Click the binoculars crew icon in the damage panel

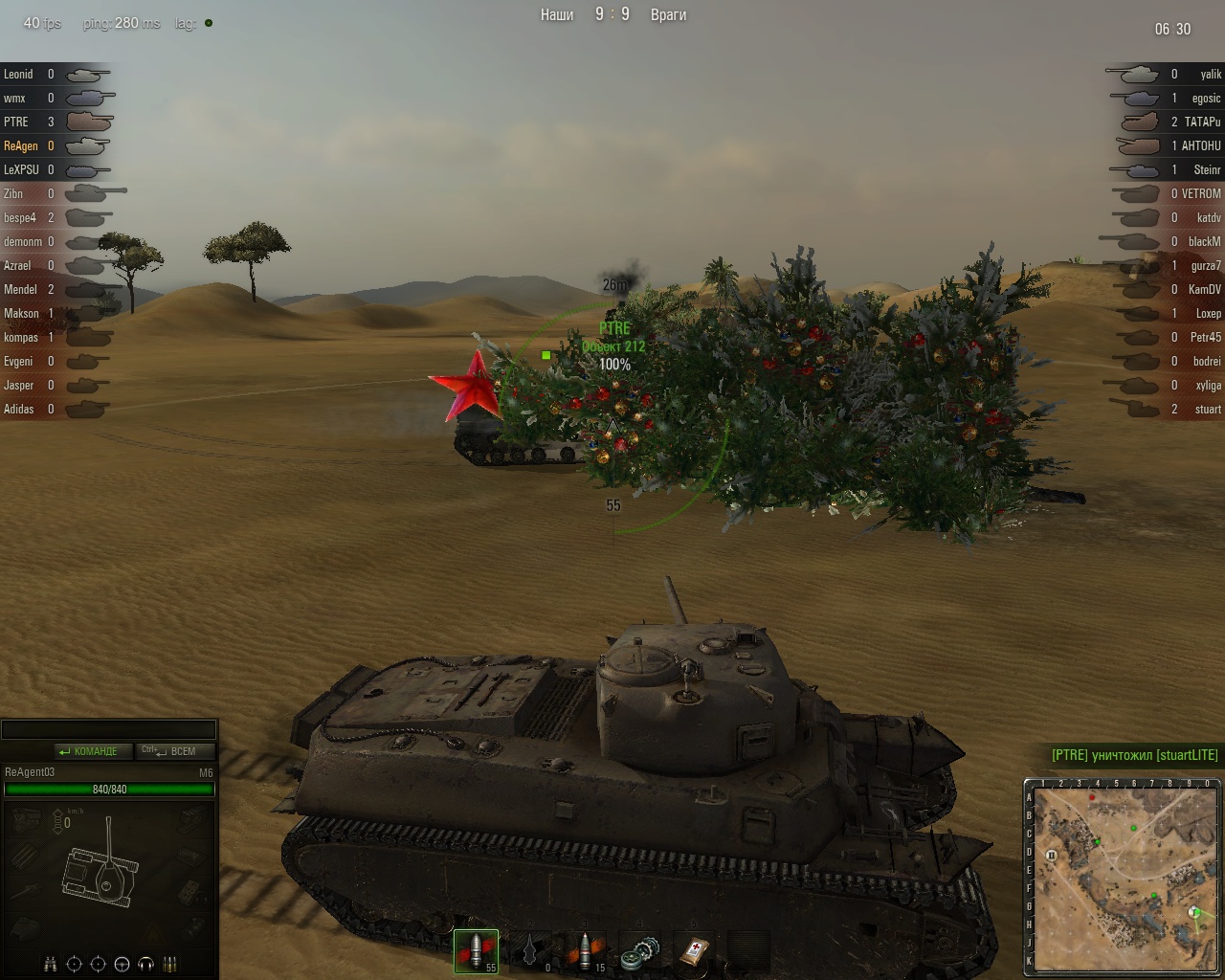pyautogui.click(x=51, y=964)
